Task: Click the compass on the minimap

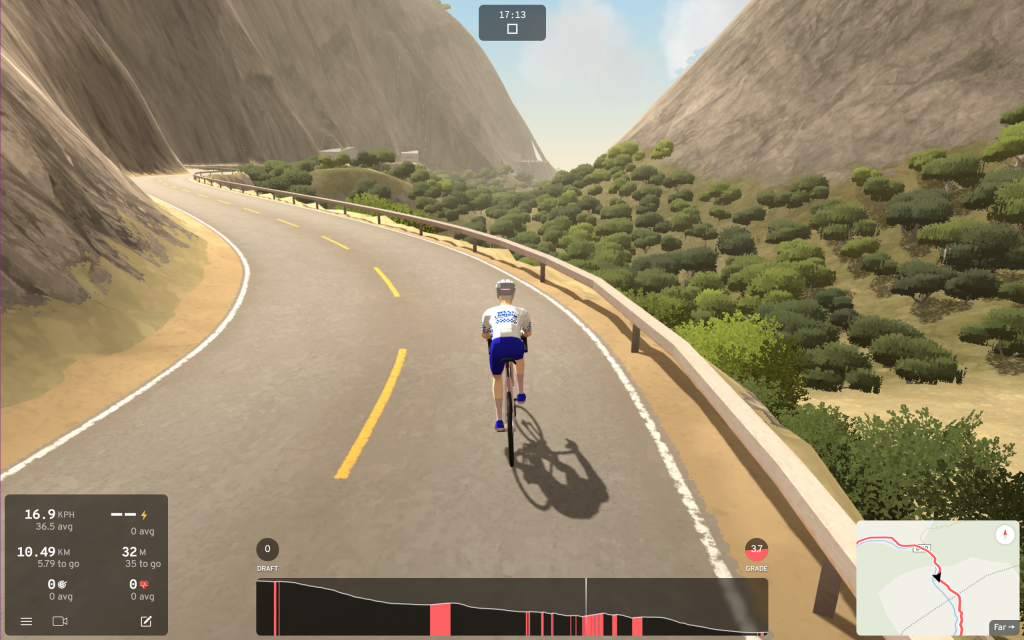Action: (x=1005, y=535)
